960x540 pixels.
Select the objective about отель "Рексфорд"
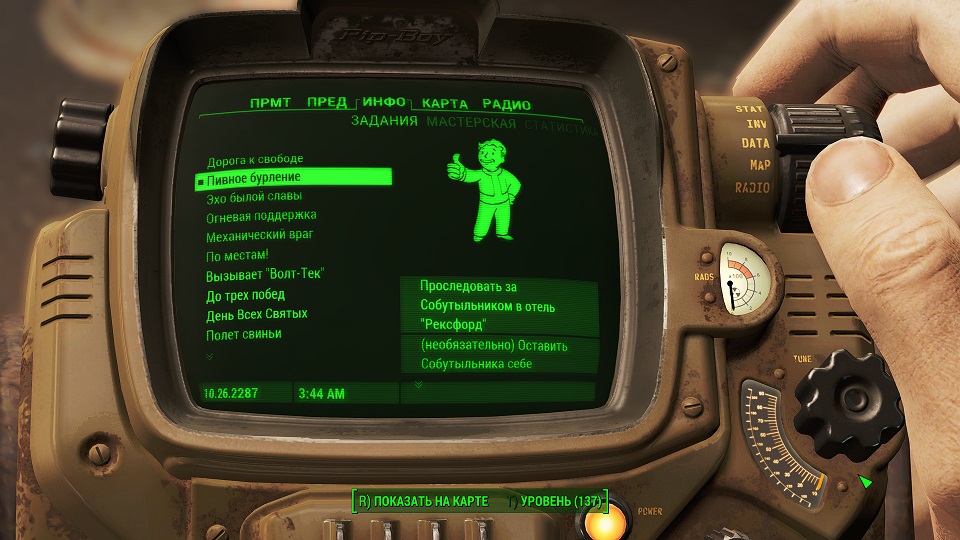pos(488,306)
